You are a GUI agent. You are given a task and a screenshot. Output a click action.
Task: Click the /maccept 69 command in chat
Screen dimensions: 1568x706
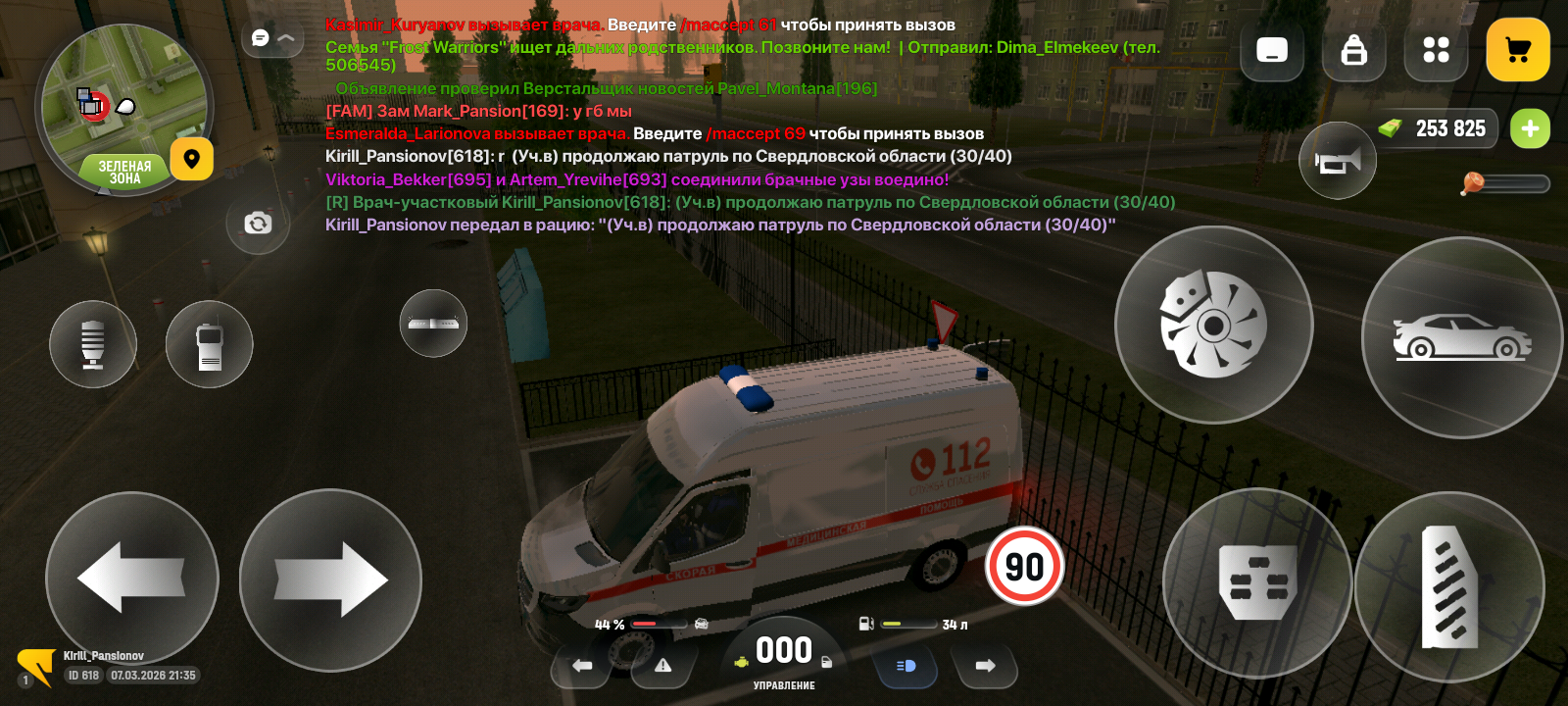(x=755, y=132)
